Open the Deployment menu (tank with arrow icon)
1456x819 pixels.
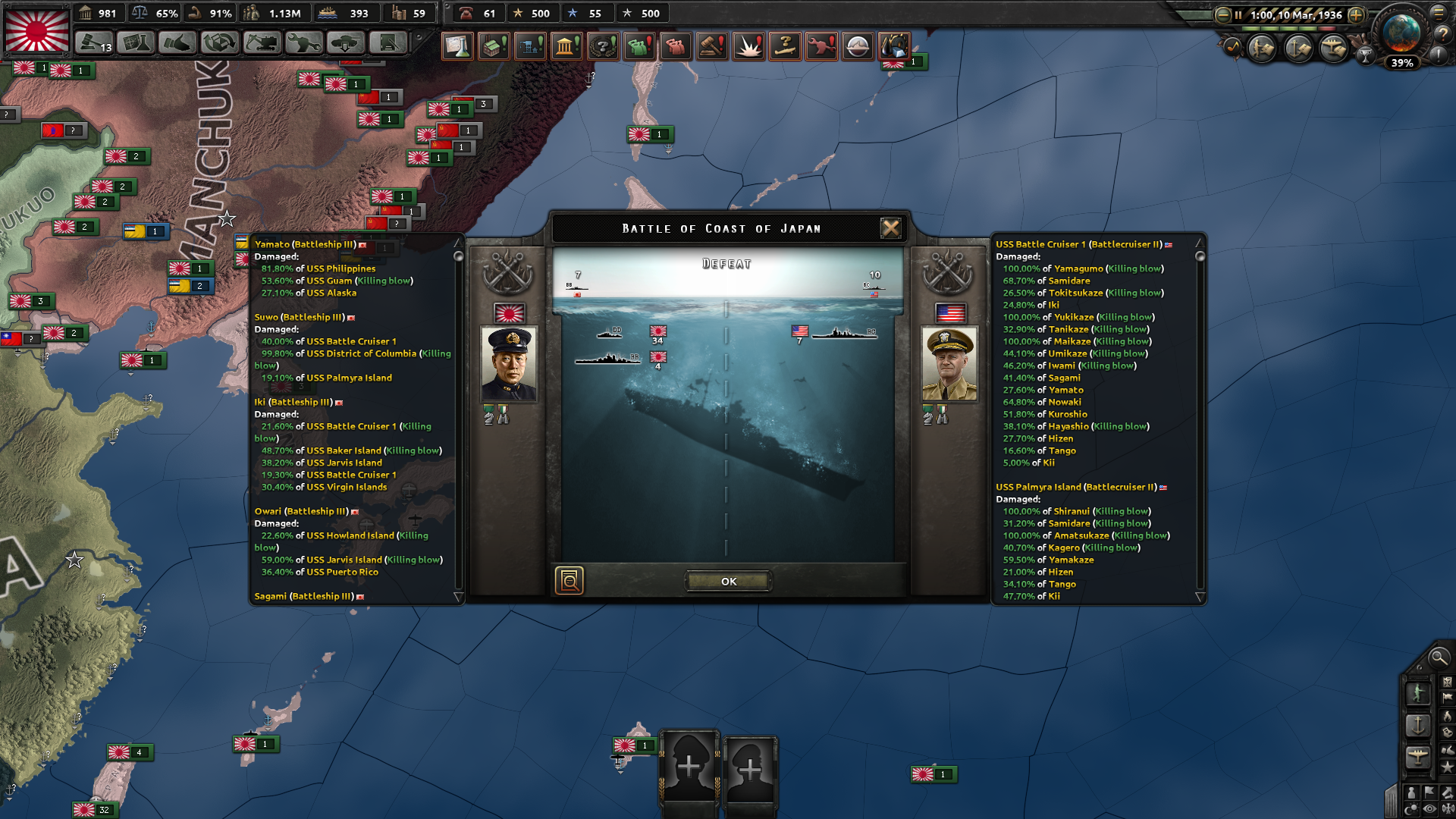[x=345, y=44]
